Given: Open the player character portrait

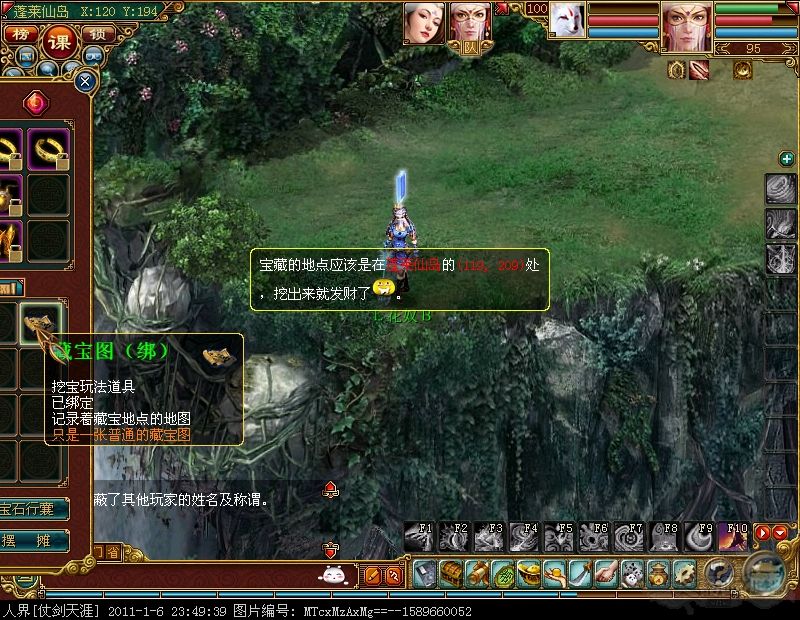Looking at the screenshot, I should [x=686, y=24].
